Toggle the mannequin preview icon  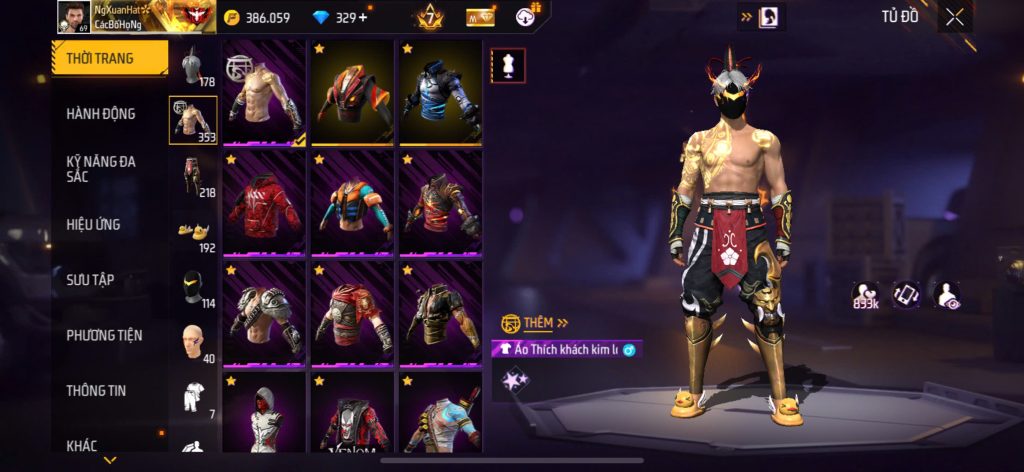pyautogui.click(x=507, y=66)
